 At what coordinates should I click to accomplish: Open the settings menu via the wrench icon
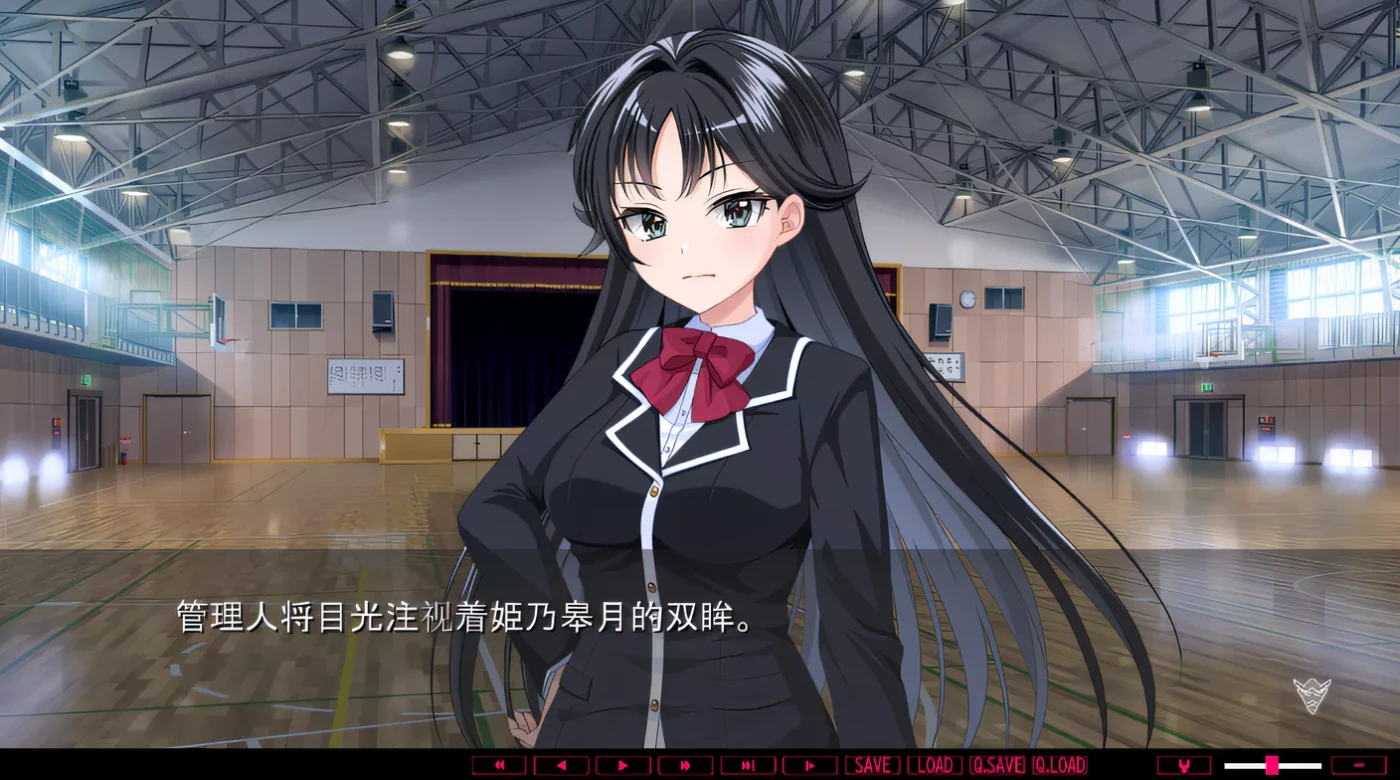[1183, 765]
